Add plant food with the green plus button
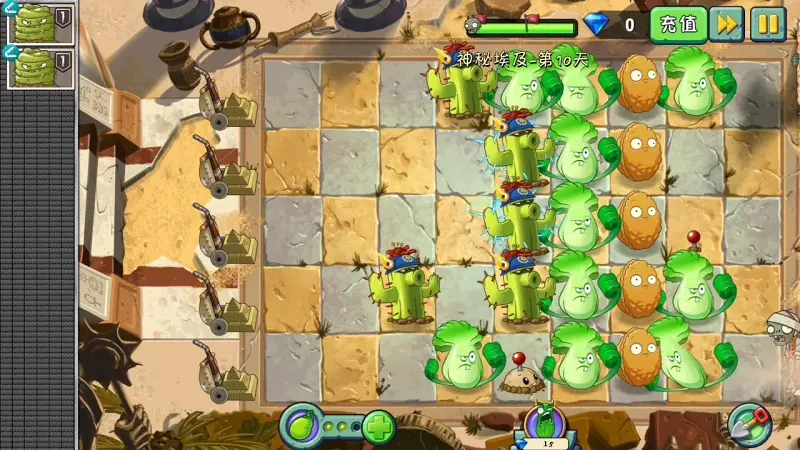The image size is (800, 450). pyautogui.click(x=379, y=427)
